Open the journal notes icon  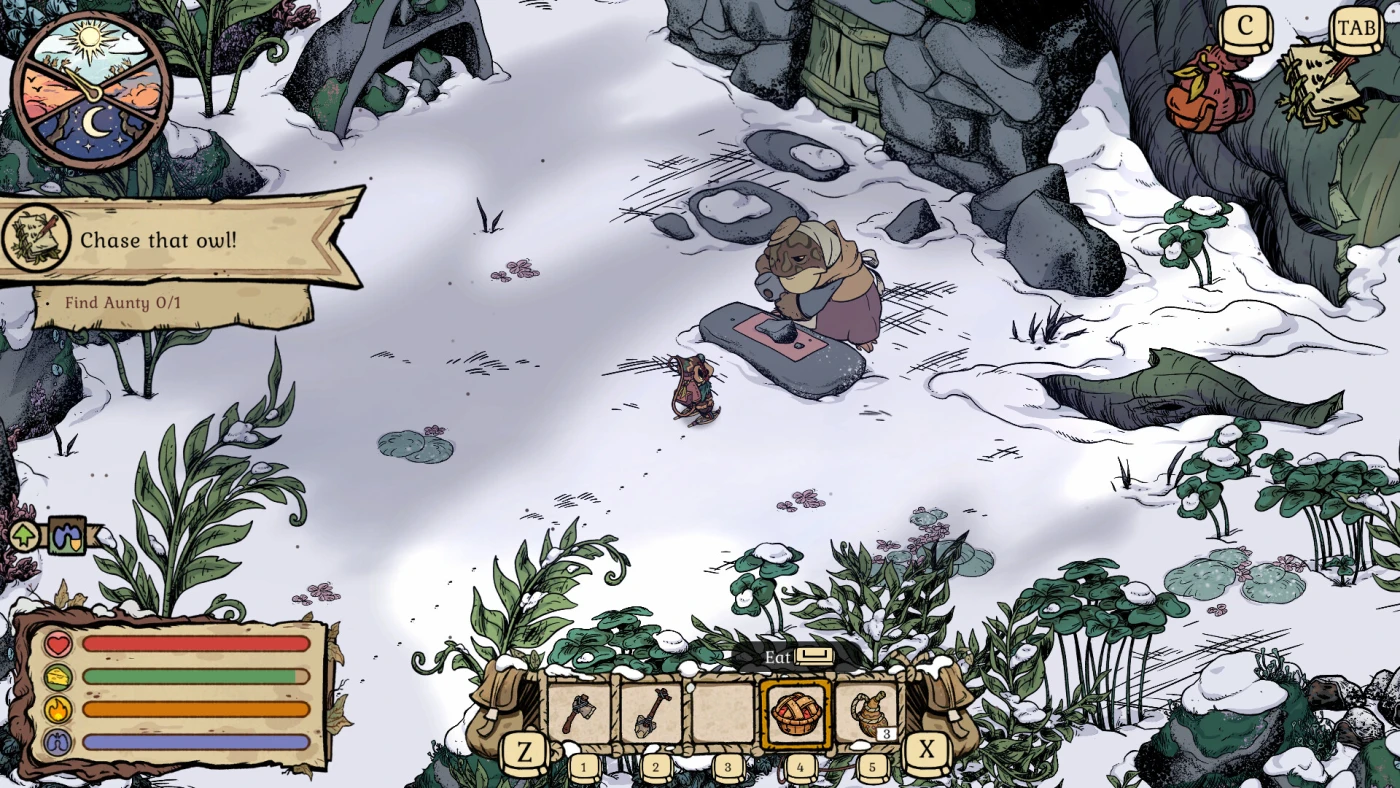pos(1322,85)
